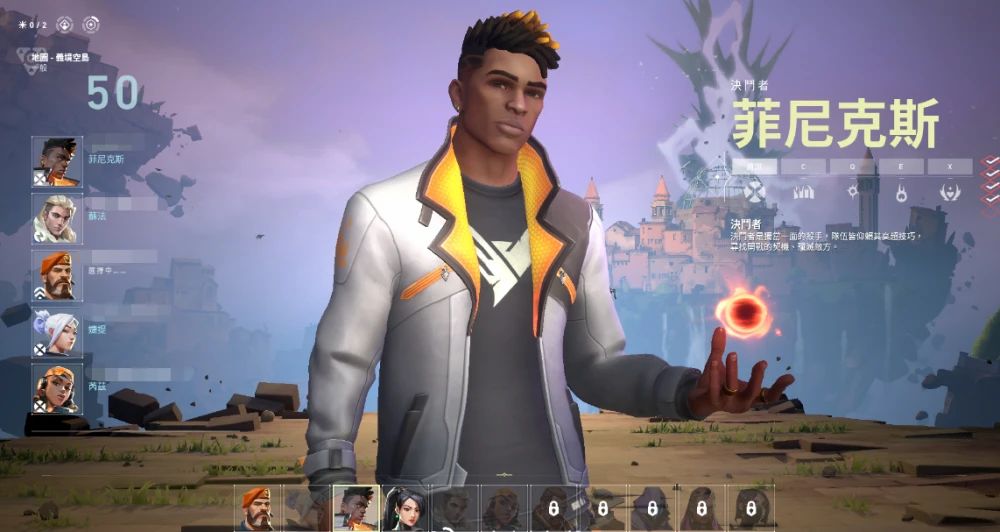Image resolution: width=1000 pixels, height=532 pixels.
Task: Pick Brimstone from the agent bar
Action: pos(258,507)
